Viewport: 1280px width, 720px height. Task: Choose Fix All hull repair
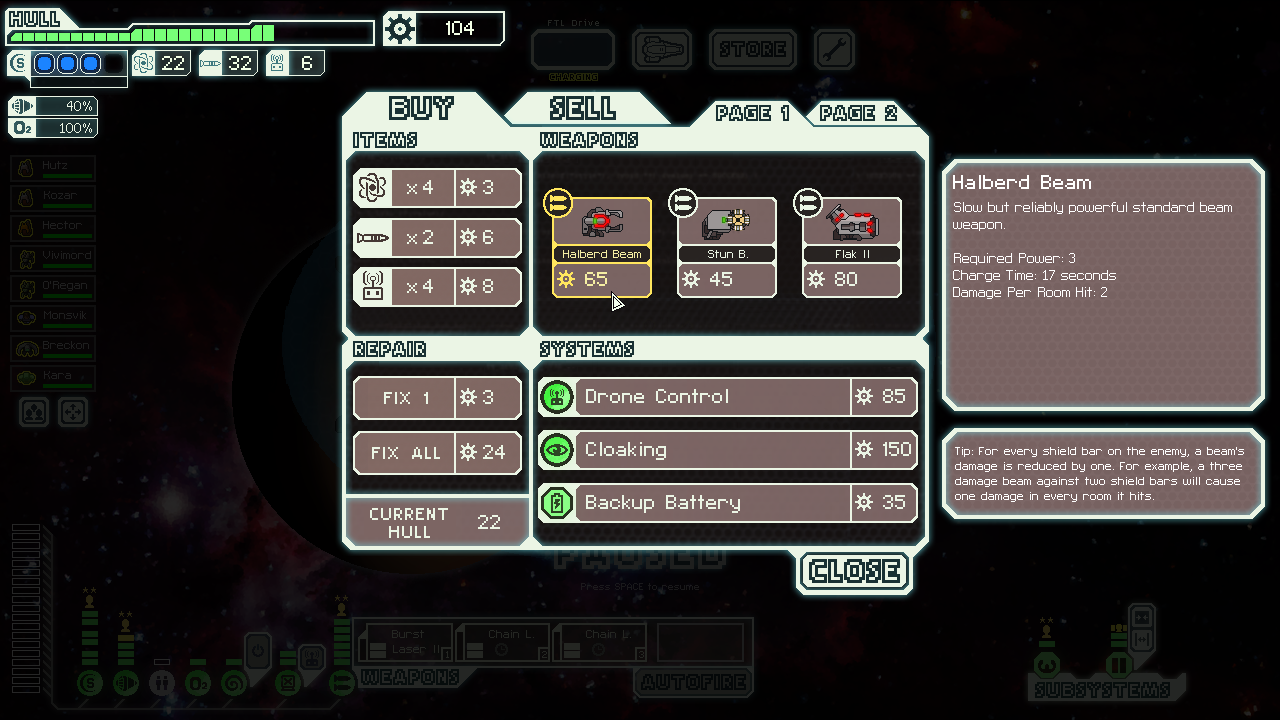point(437,453)
